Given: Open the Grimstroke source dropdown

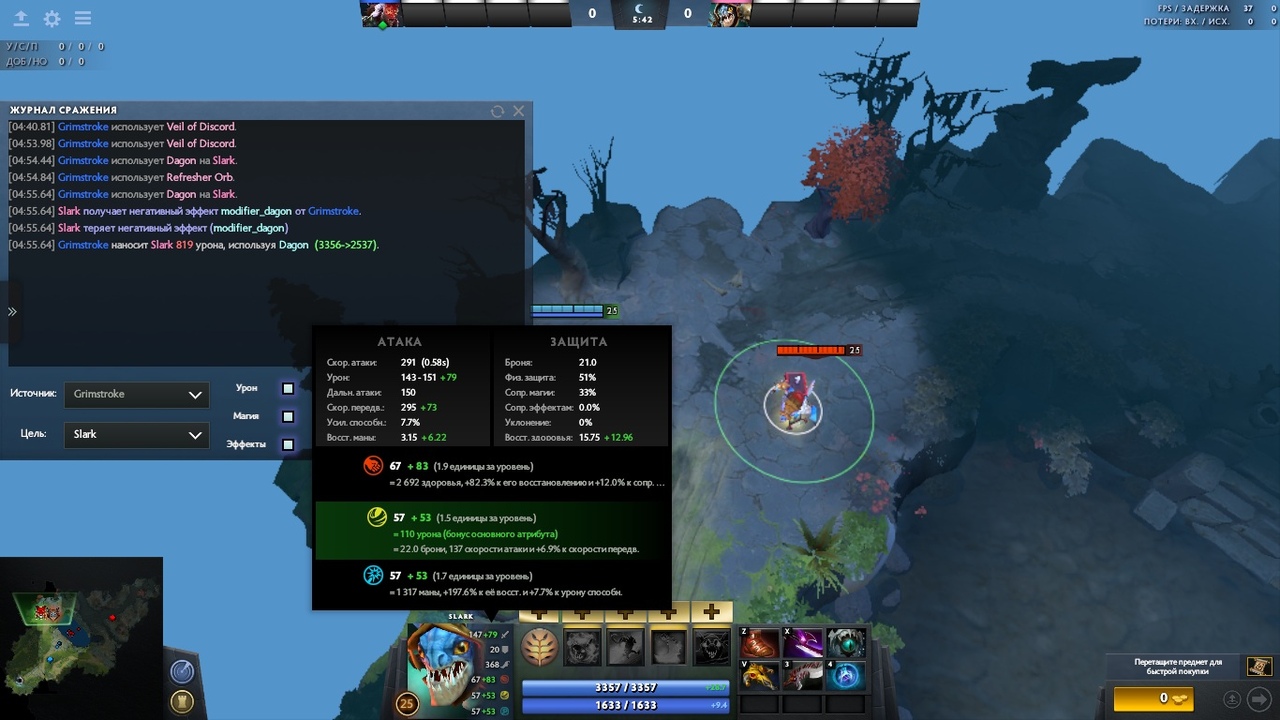Looking at the screenshot, I should [136, 394].
